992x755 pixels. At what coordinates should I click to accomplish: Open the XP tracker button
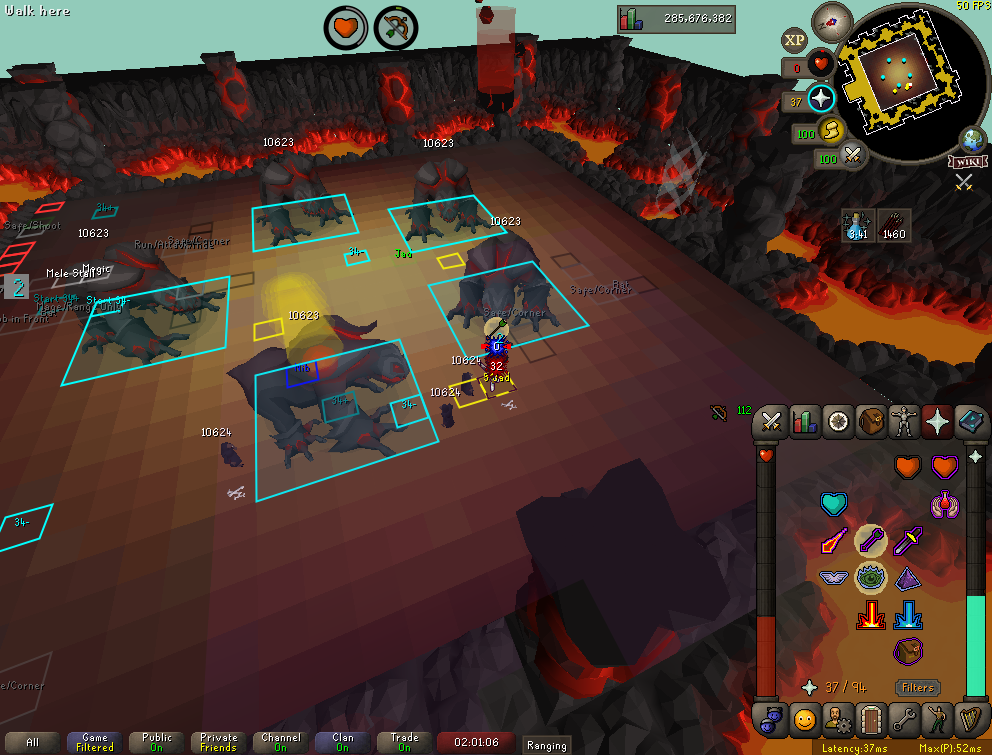tap(794, 40)
